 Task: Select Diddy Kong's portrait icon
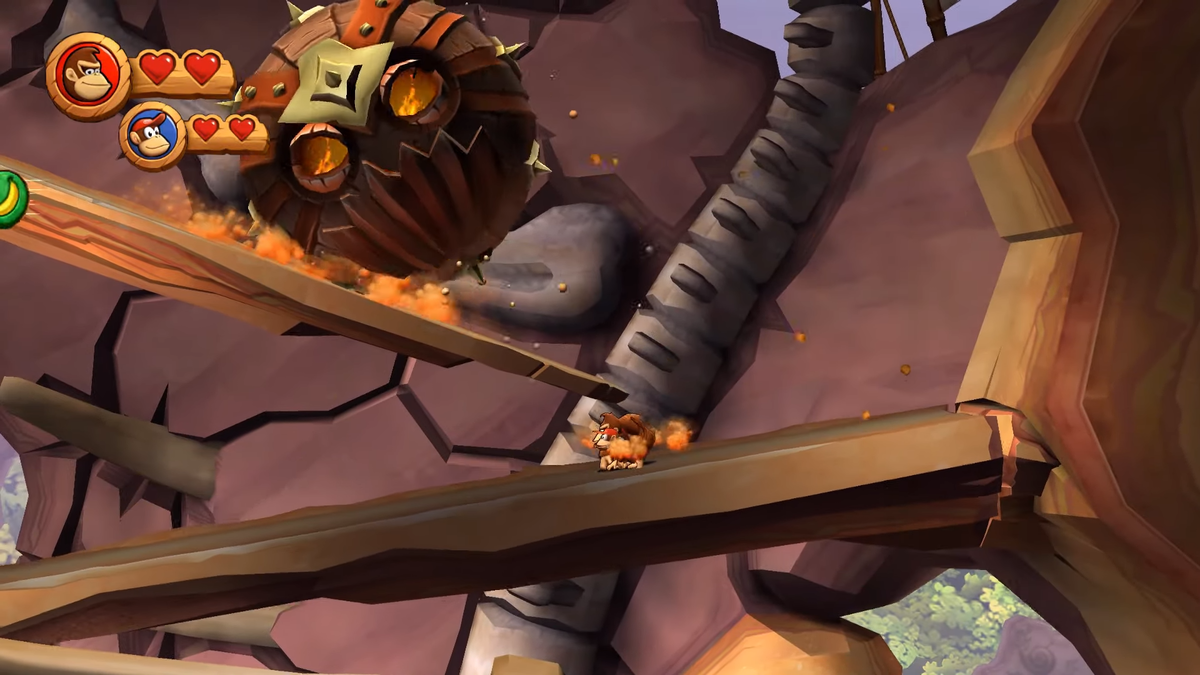[x=152, y=136]
